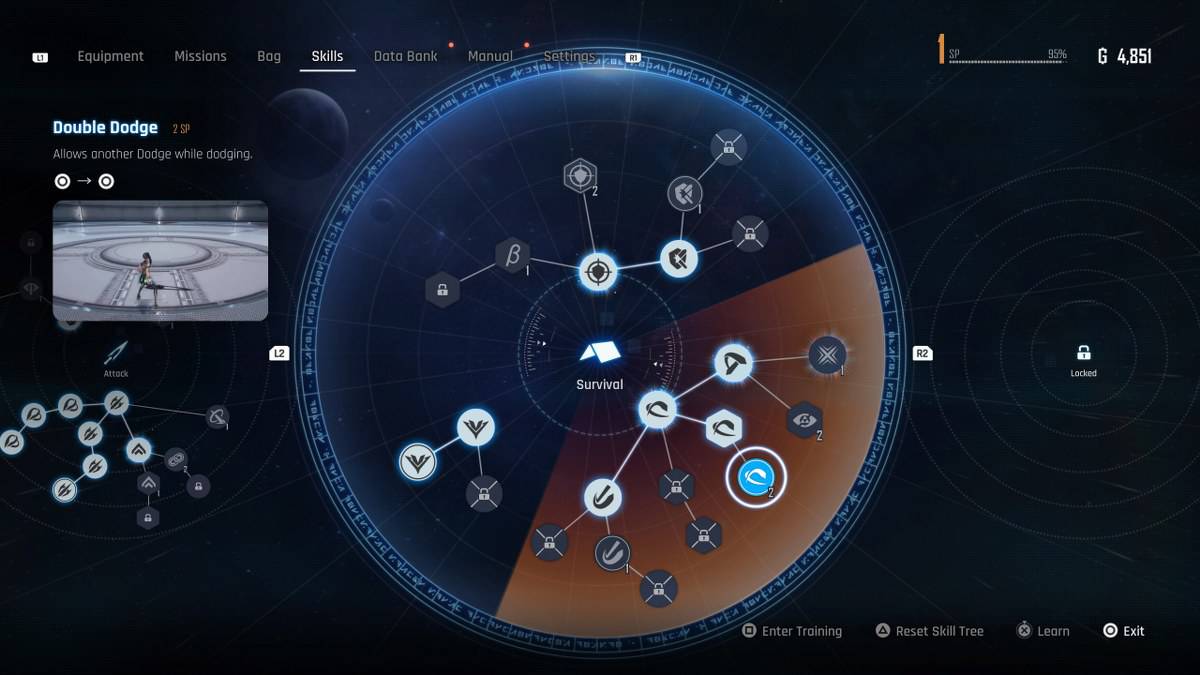Open the Settings tab
The height and width of the screenshot is (675, 1200).
click(x=569, y=56)
